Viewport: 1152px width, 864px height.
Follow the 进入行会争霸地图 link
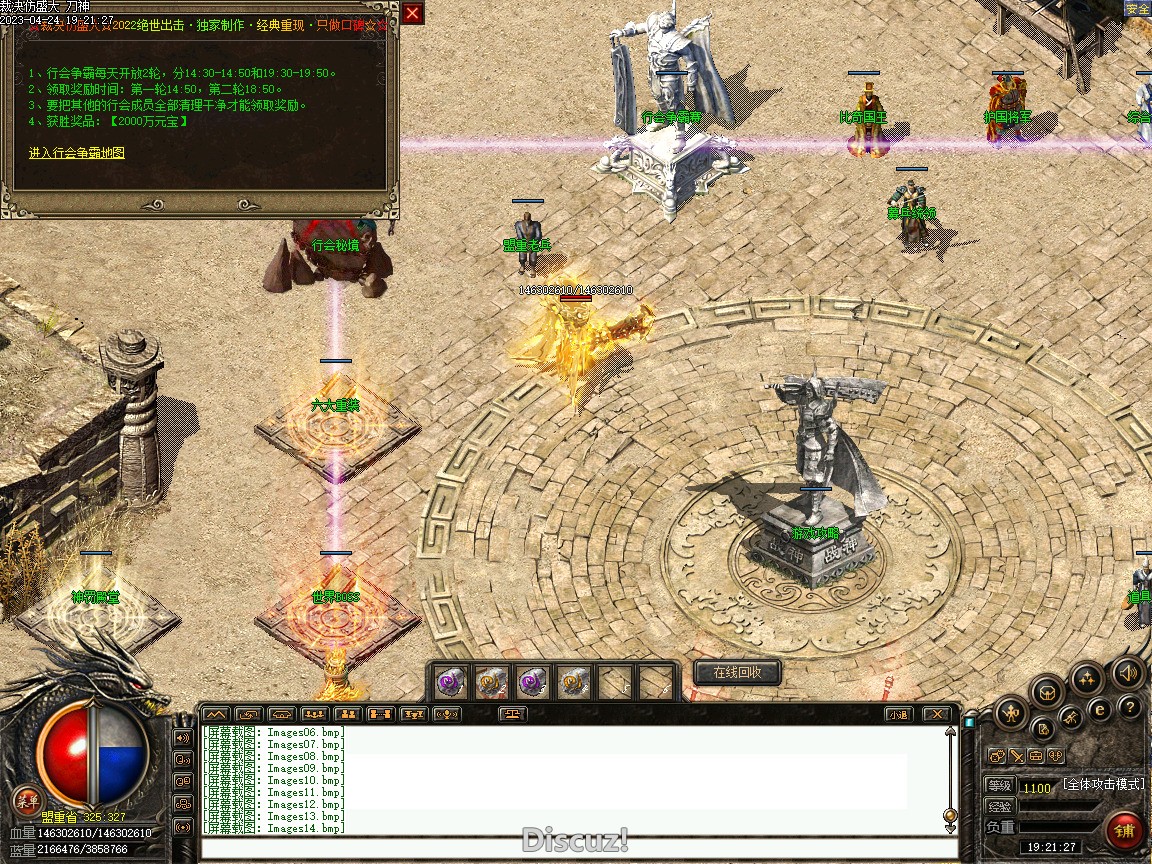click(77, 153)
